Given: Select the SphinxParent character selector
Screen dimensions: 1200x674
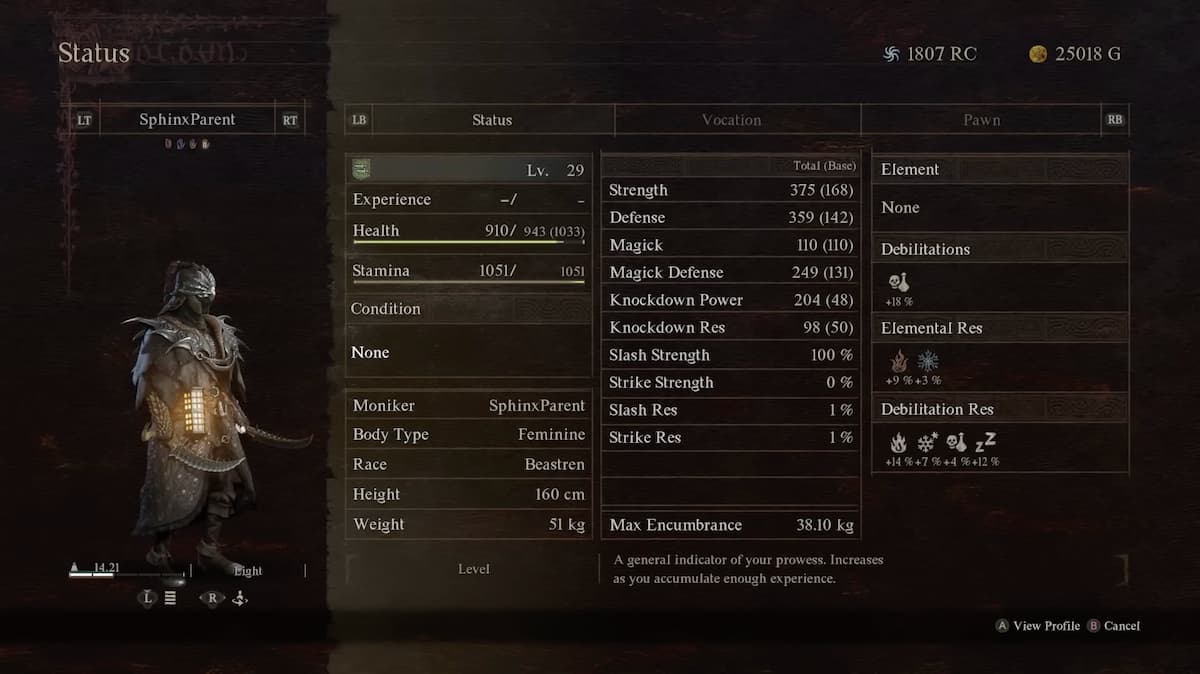Looking at the screenshot, I should click(187, 120).
